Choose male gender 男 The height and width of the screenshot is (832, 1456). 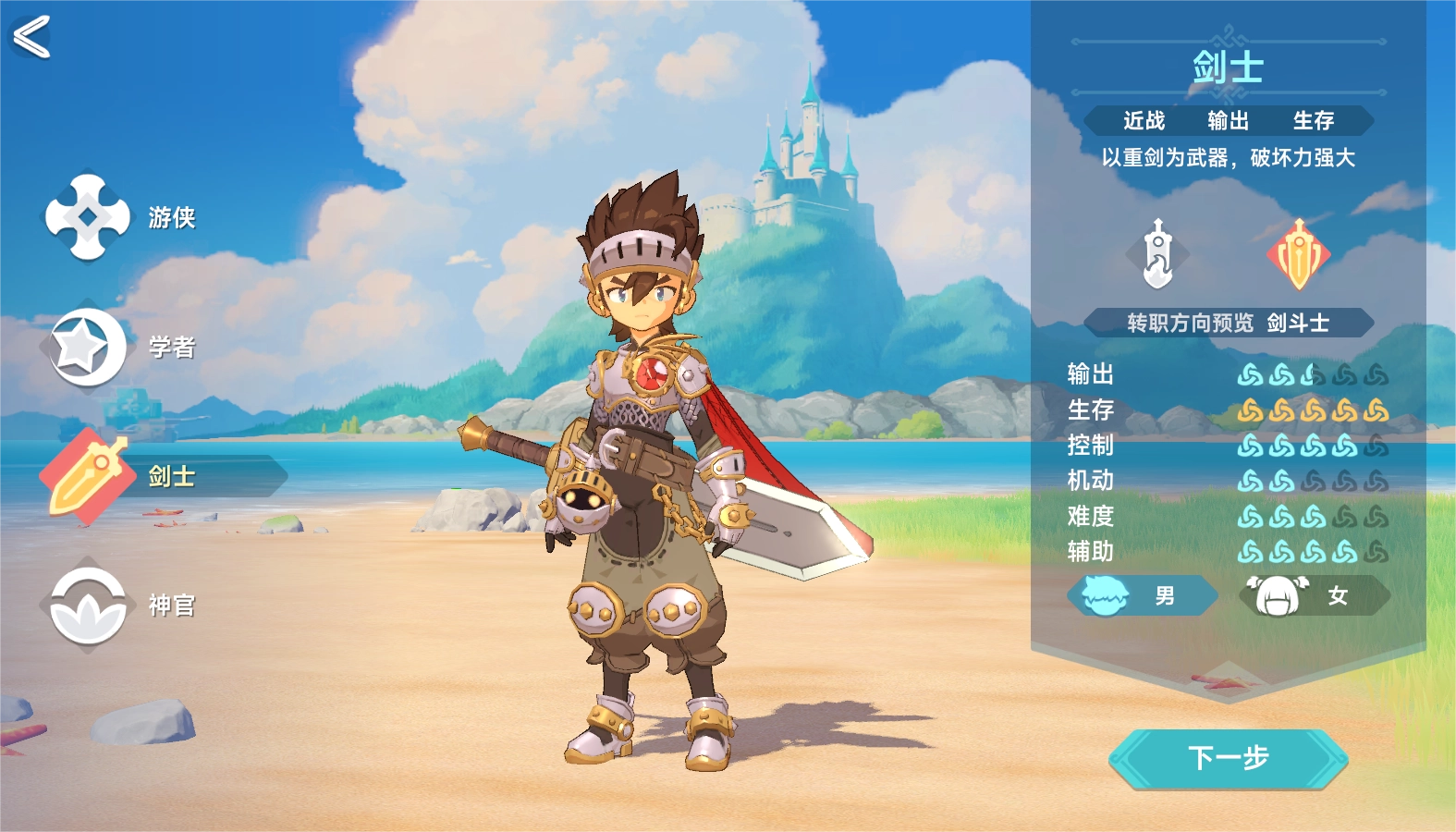pyautogui.click(x=1142, y=596)
